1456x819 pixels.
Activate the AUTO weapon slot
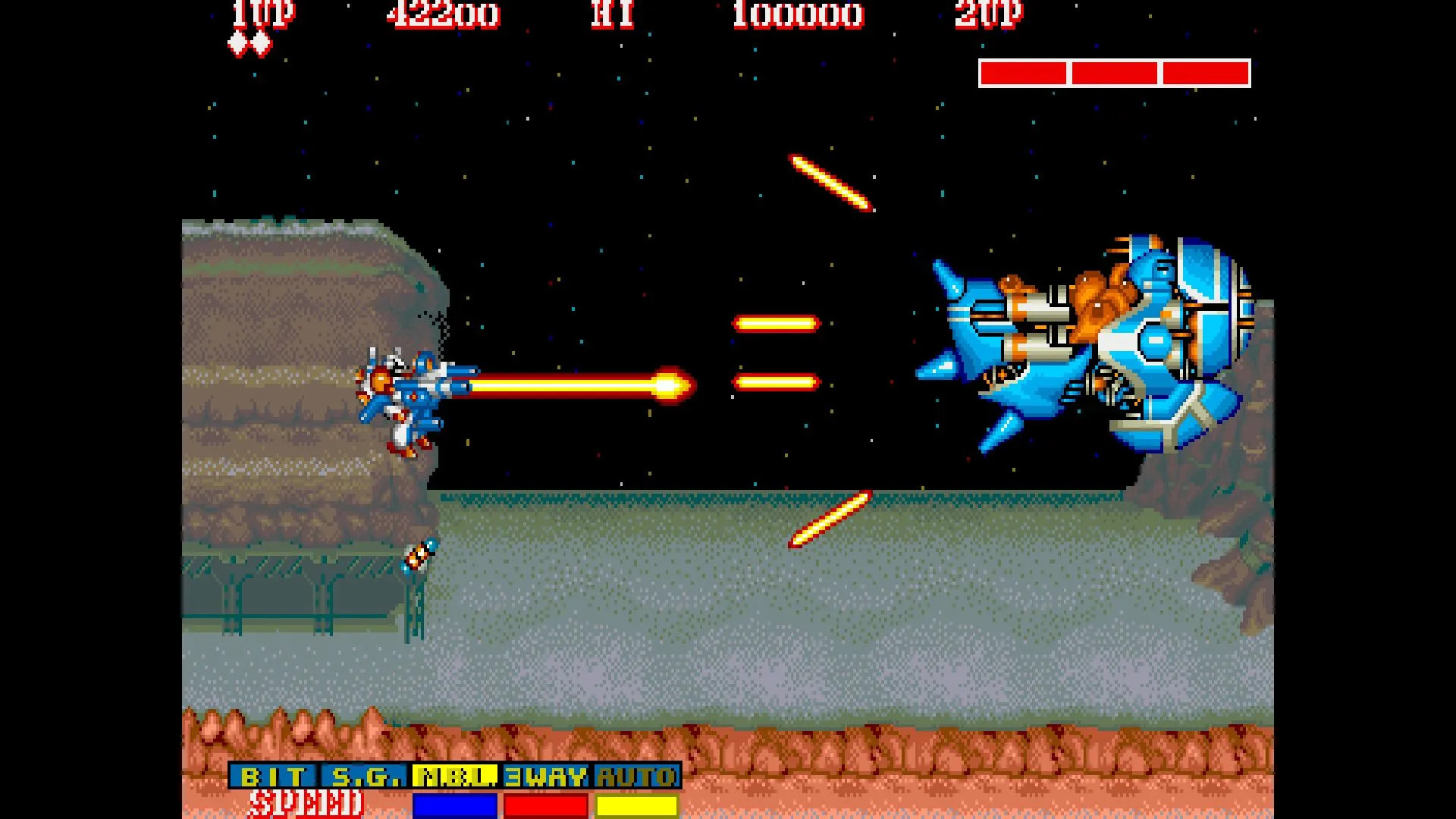point(636,777)
